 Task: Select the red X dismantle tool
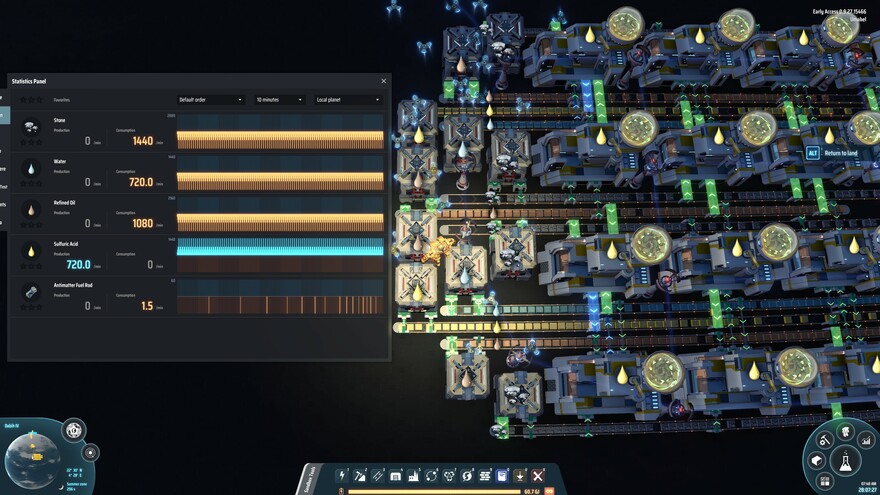click(538, 476)
